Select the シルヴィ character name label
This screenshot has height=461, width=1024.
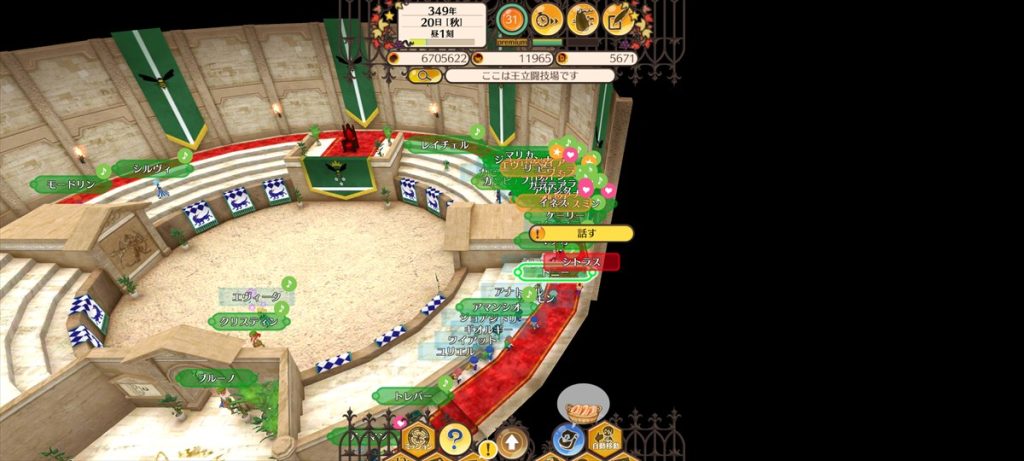152,168
